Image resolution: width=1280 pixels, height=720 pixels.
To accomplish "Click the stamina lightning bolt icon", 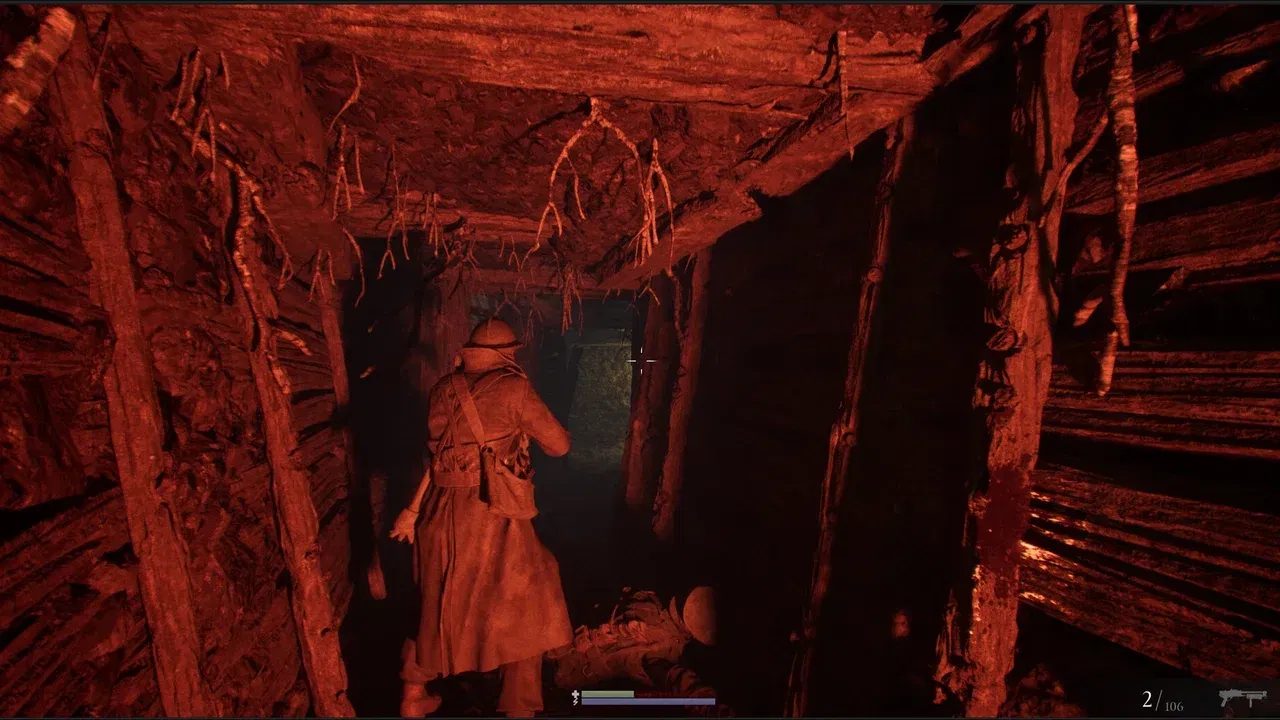I will 575,701.
